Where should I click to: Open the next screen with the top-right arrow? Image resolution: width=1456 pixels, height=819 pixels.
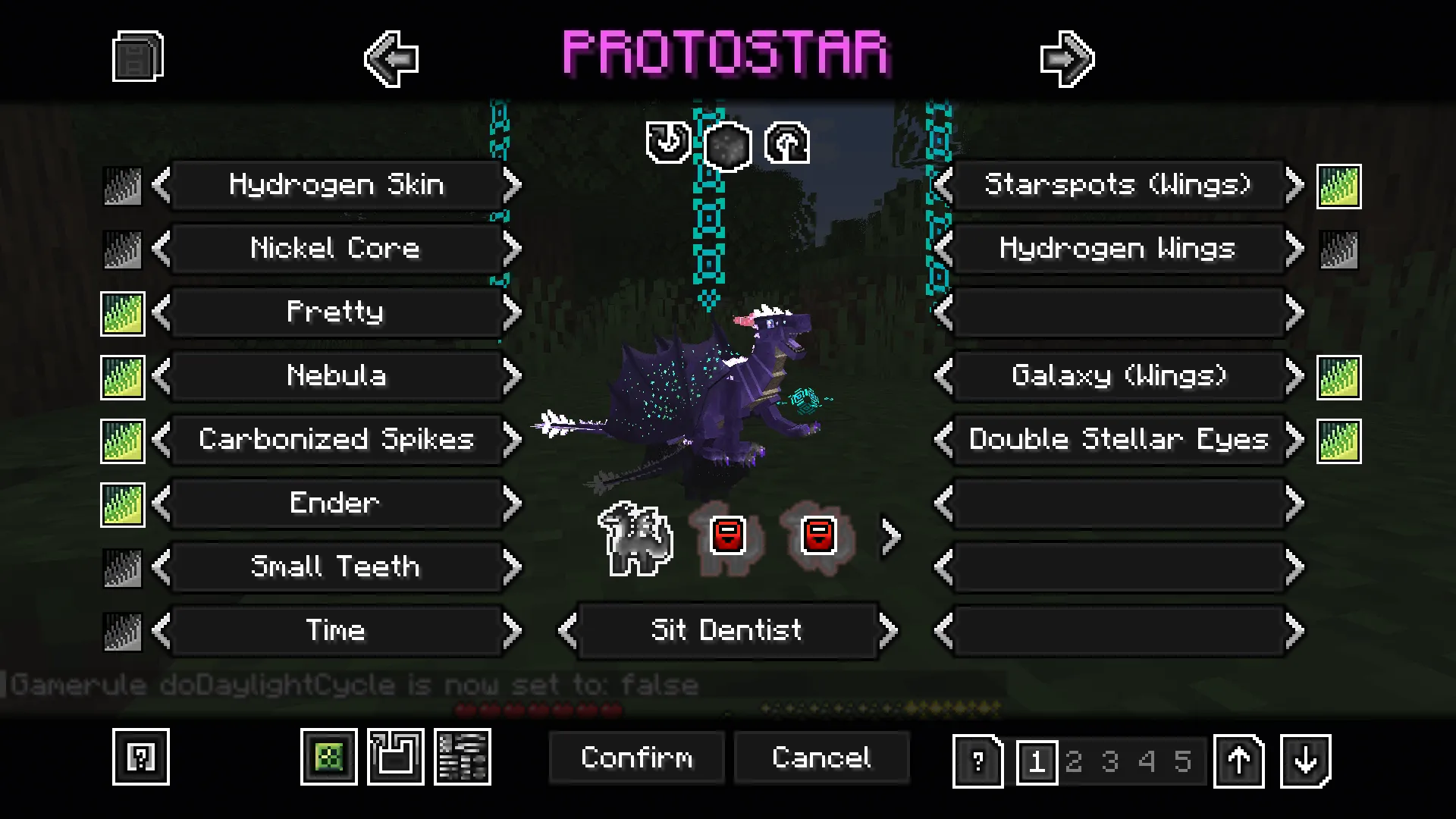(x=1067, y=59)
